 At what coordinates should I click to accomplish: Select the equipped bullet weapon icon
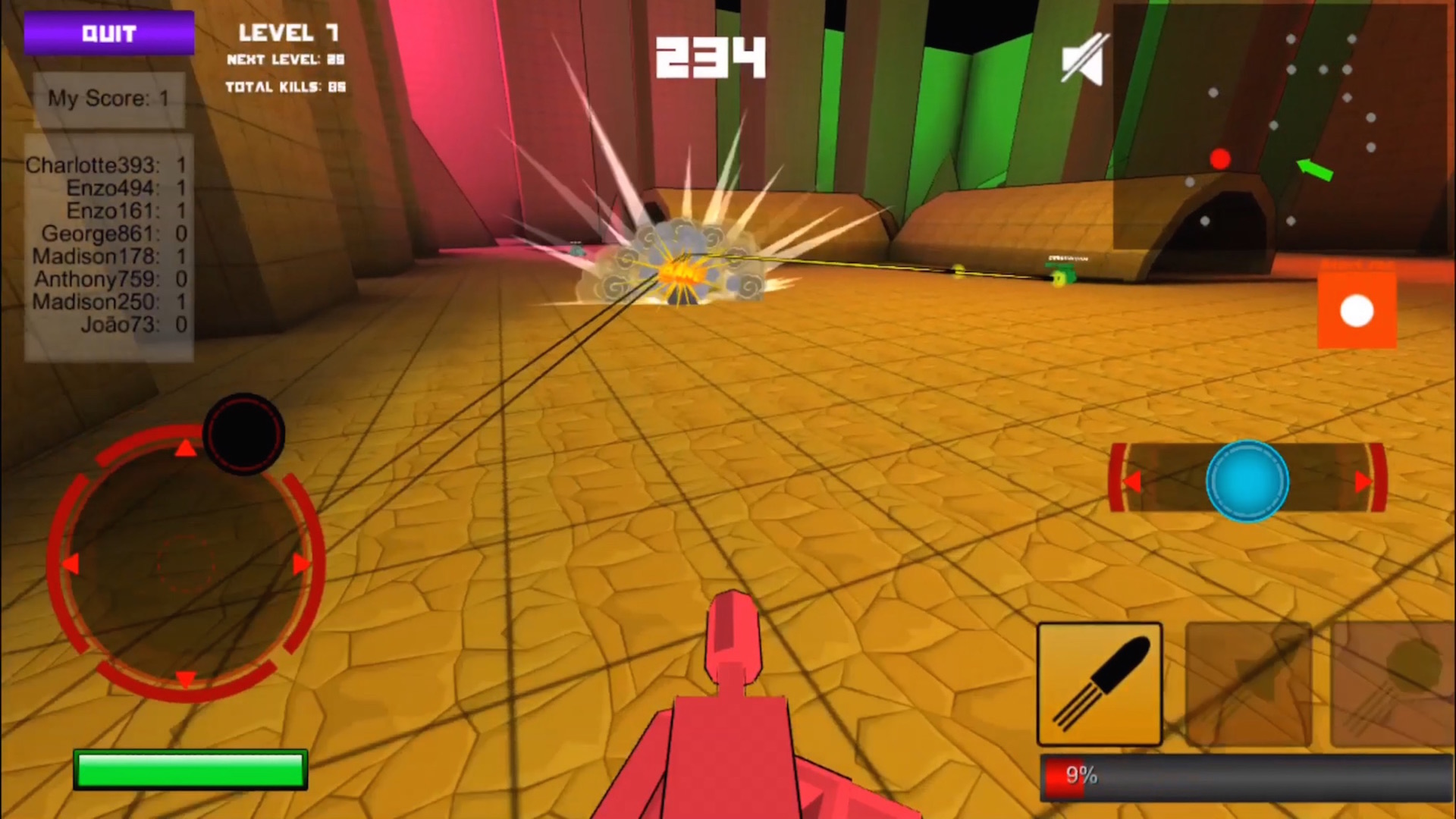coord(1099,683)
